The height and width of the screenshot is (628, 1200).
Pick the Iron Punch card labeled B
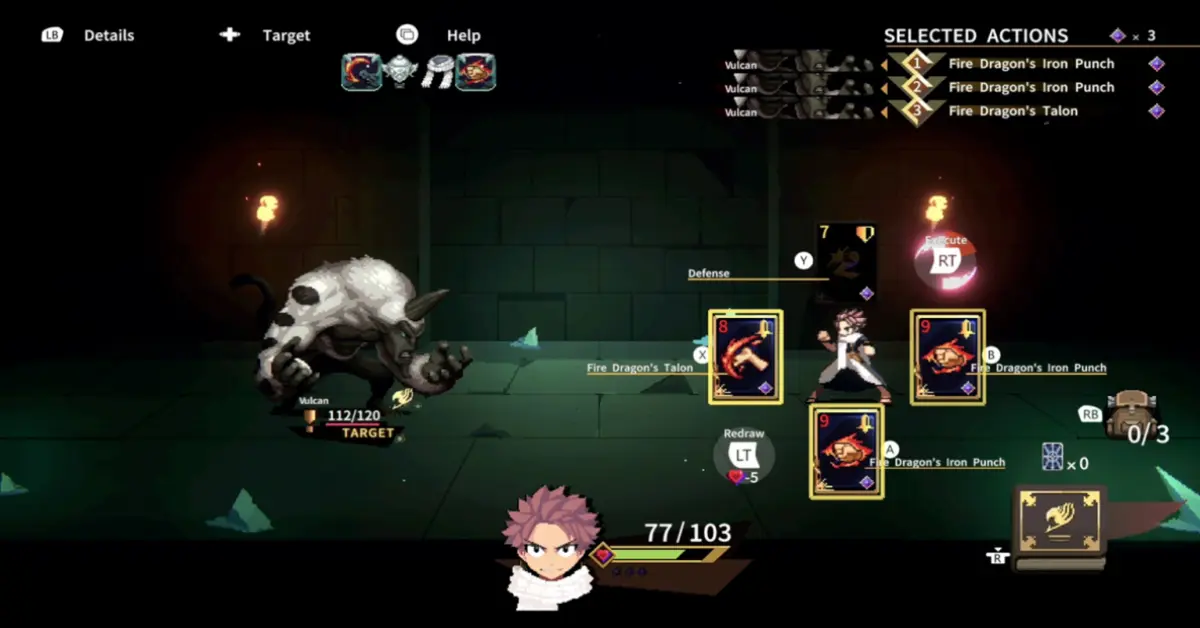click(947, 357)
